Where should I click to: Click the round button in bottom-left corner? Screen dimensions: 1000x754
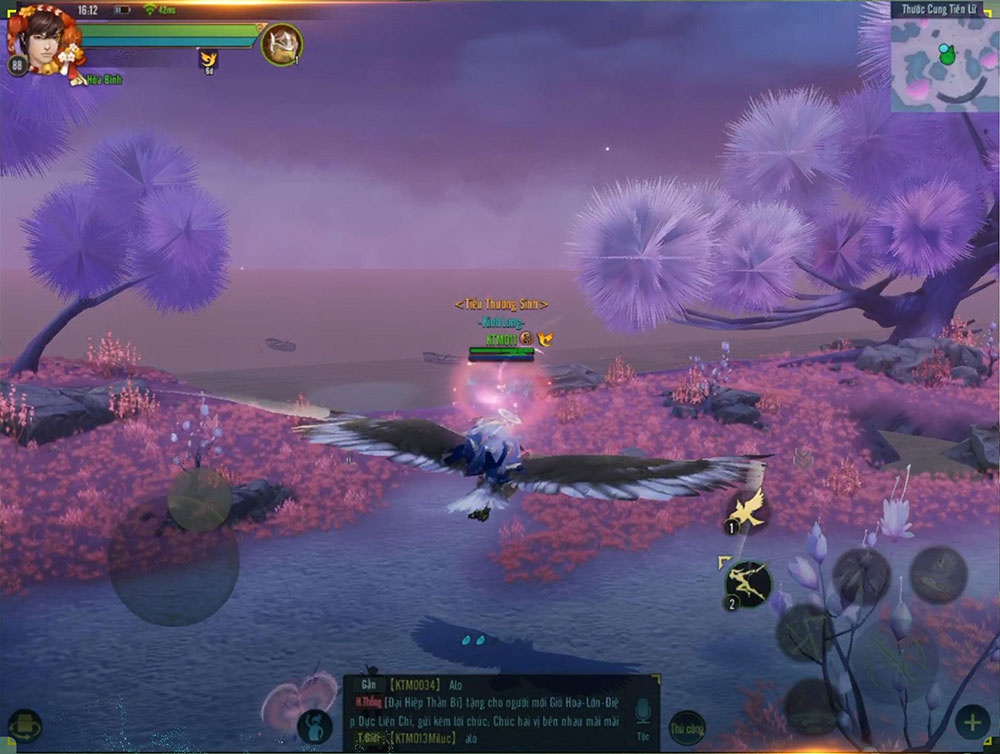pos(24,726)
